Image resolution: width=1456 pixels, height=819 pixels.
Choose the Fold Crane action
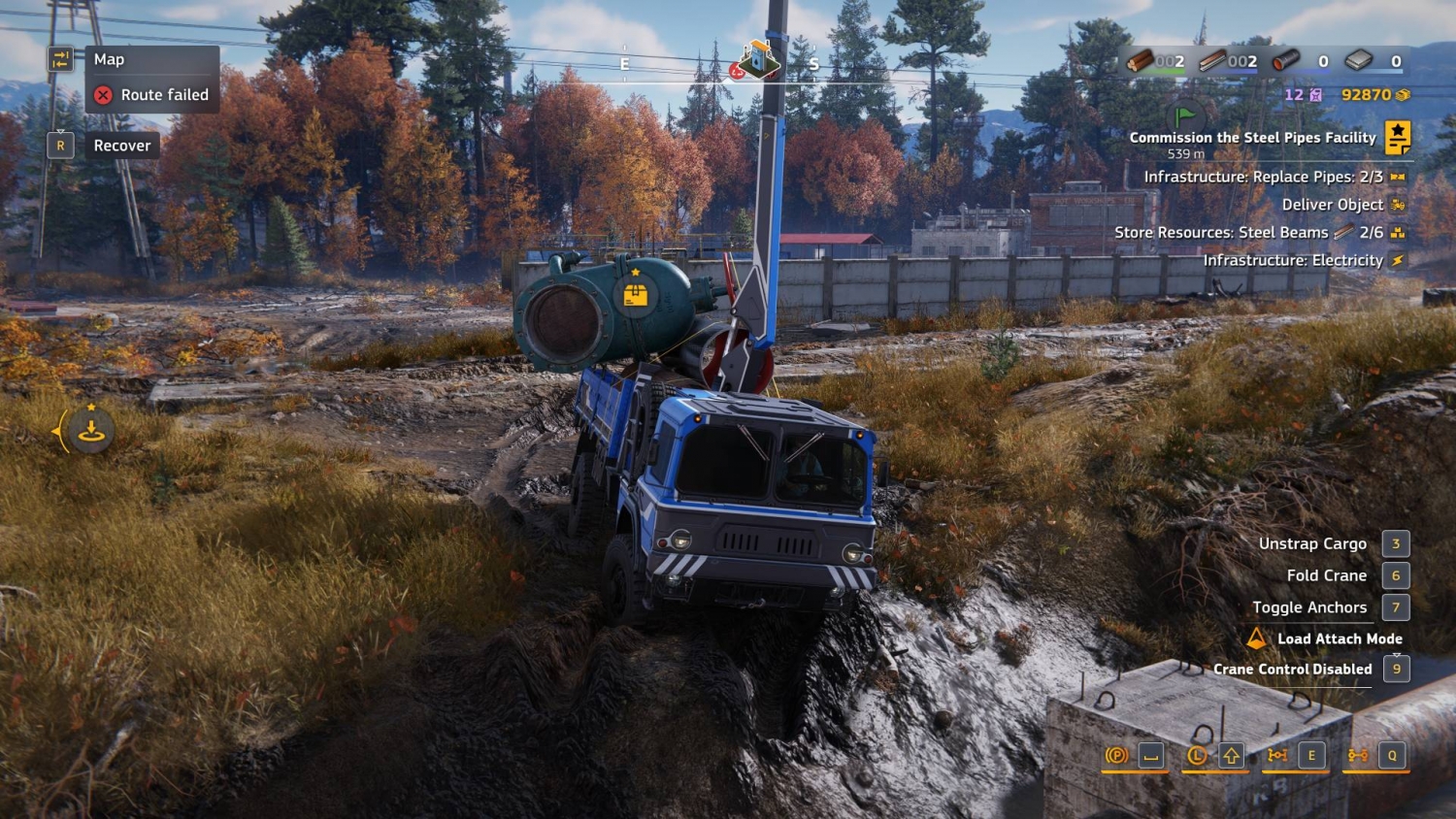(1326, 575)
